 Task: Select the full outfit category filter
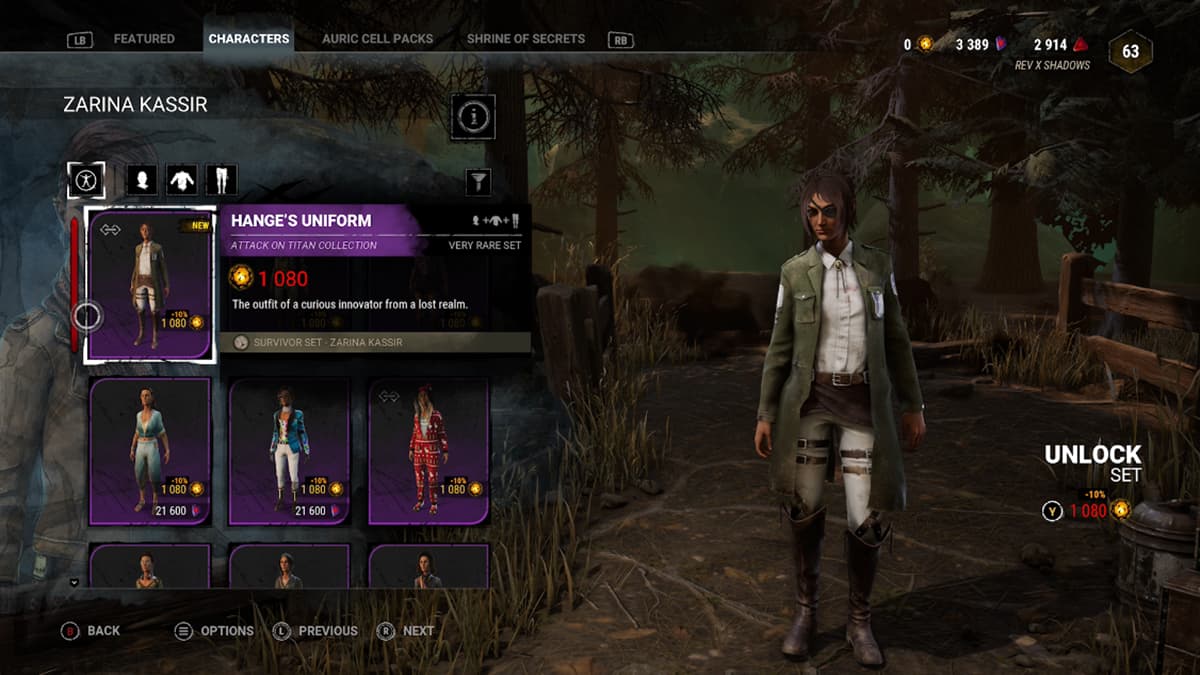click(86, 181)
